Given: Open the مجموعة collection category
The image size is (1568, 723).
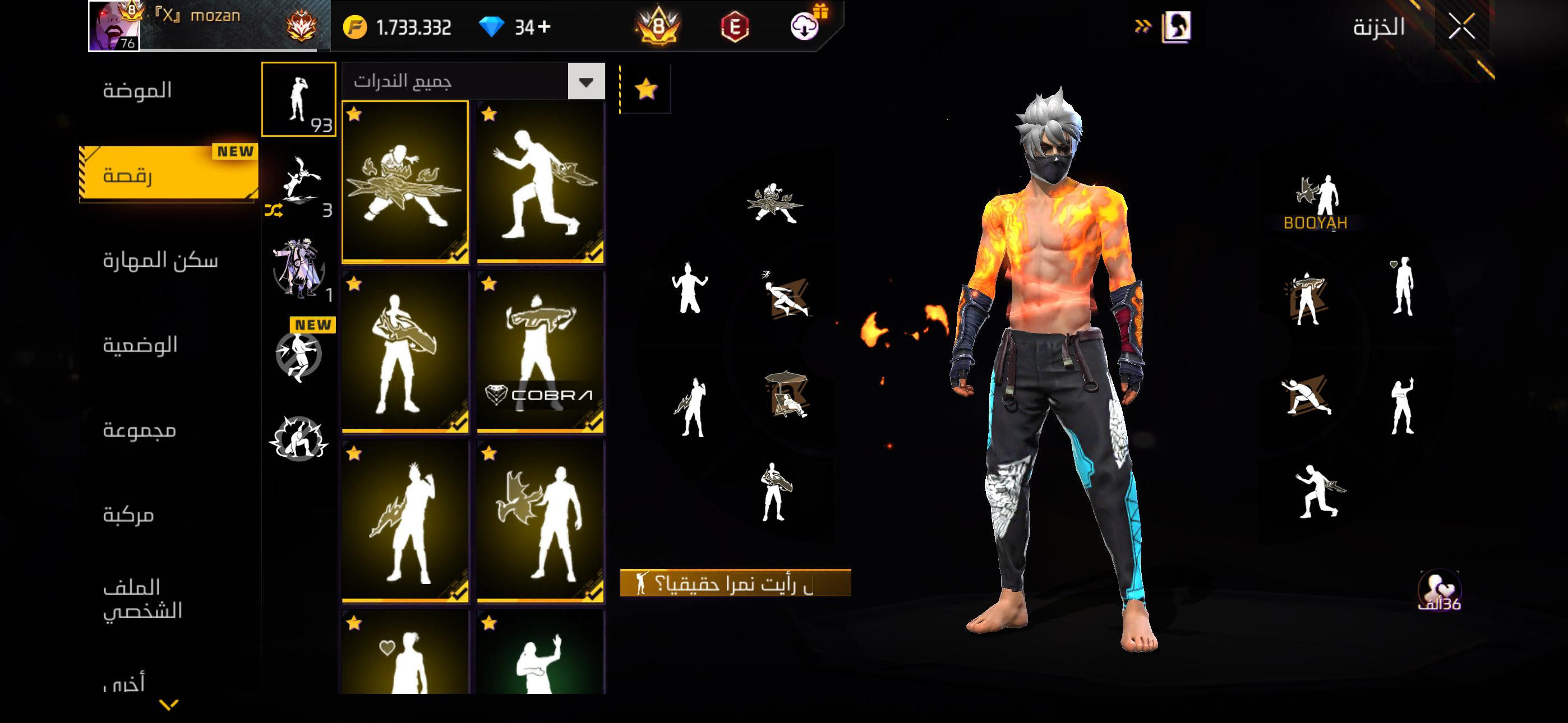Looking at the screenshot, I should pos(139,430).
